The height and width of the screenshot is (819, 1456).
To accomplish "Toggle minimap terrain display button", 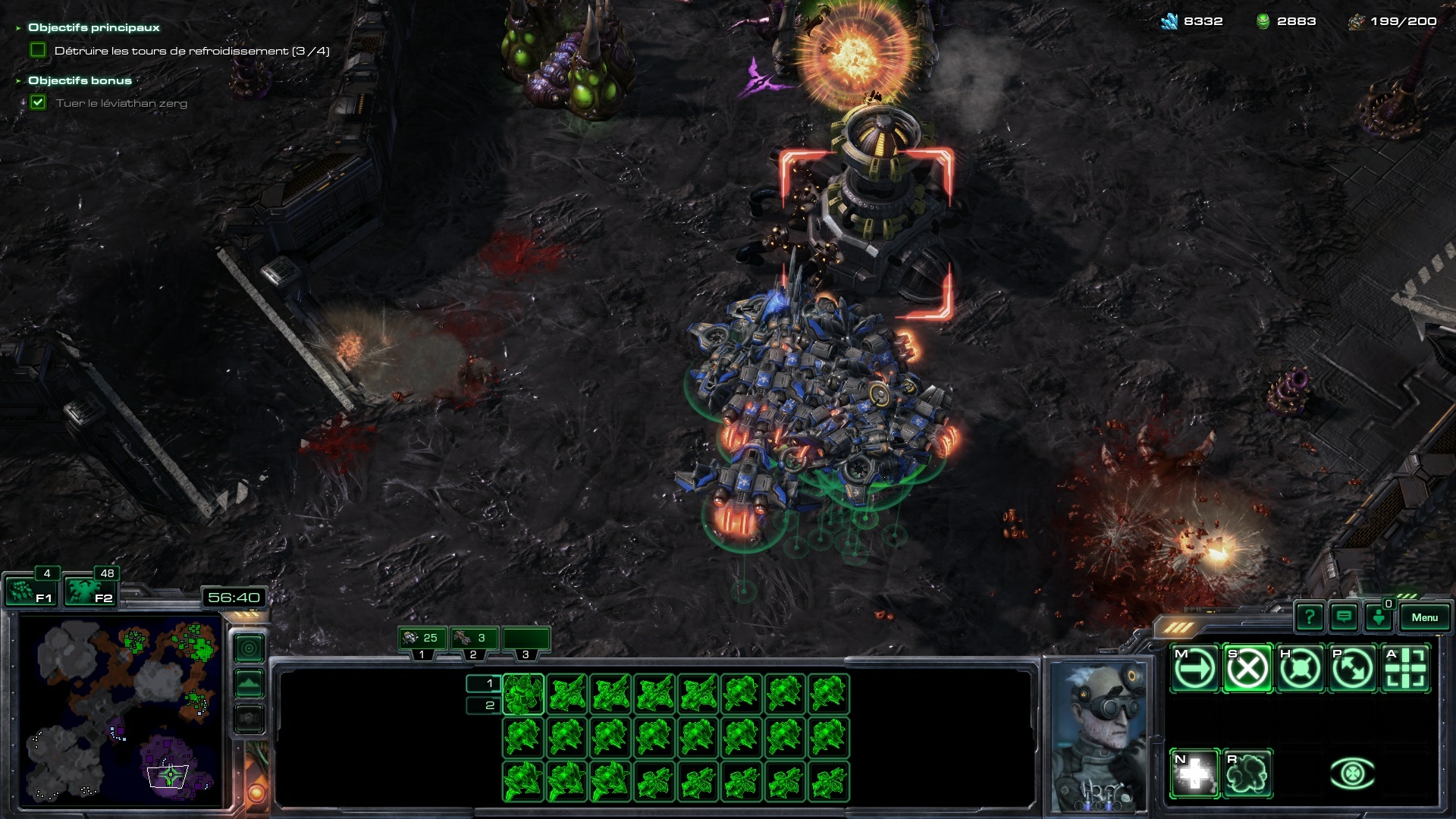I will [x=249, y=683].
